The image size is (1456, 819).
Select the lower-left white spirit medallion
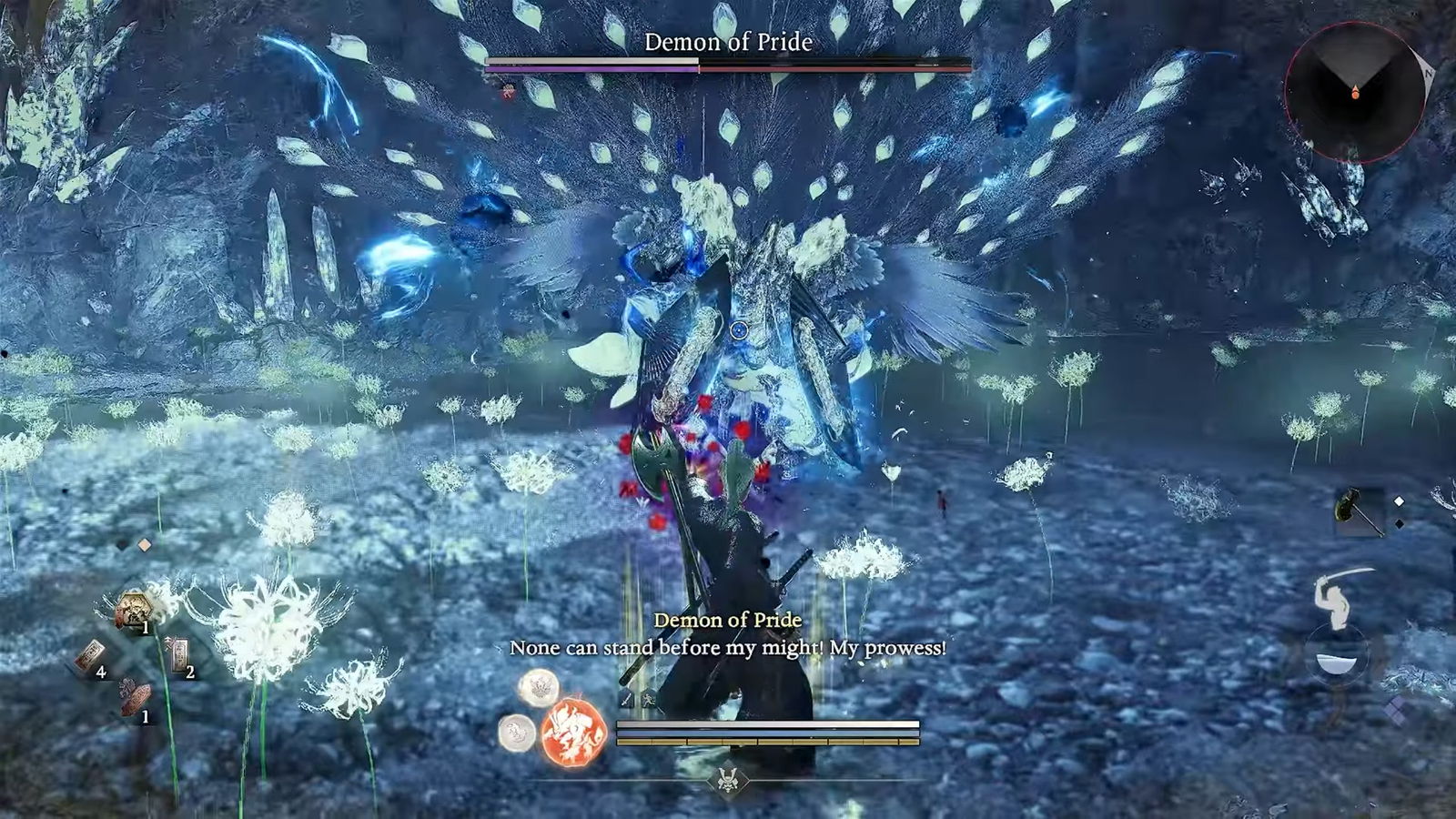517,732
